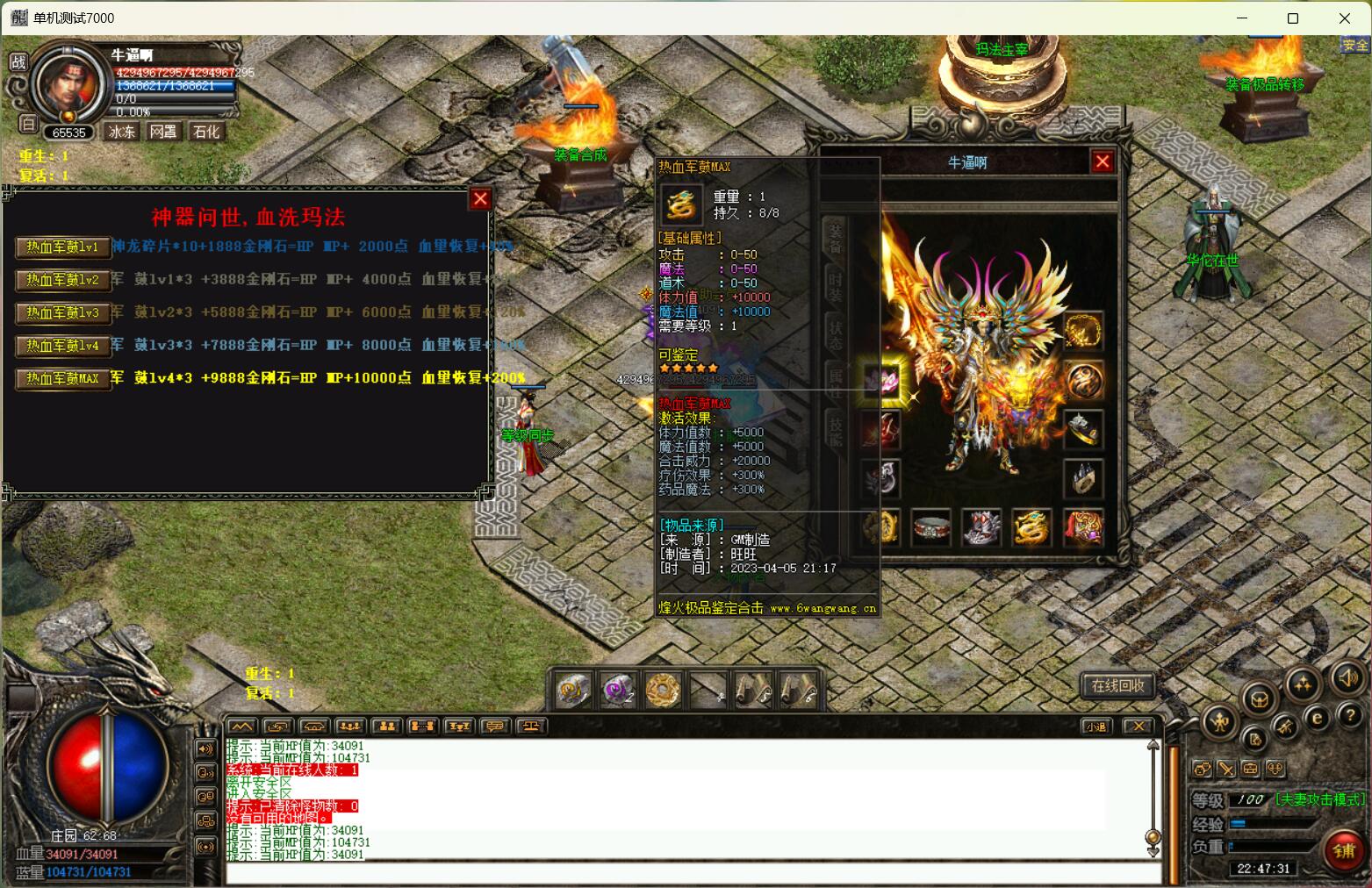Screen dimensions: 1372x888
Task: Toggle sound with the speaker icon
Action: tap(1347, 677)
